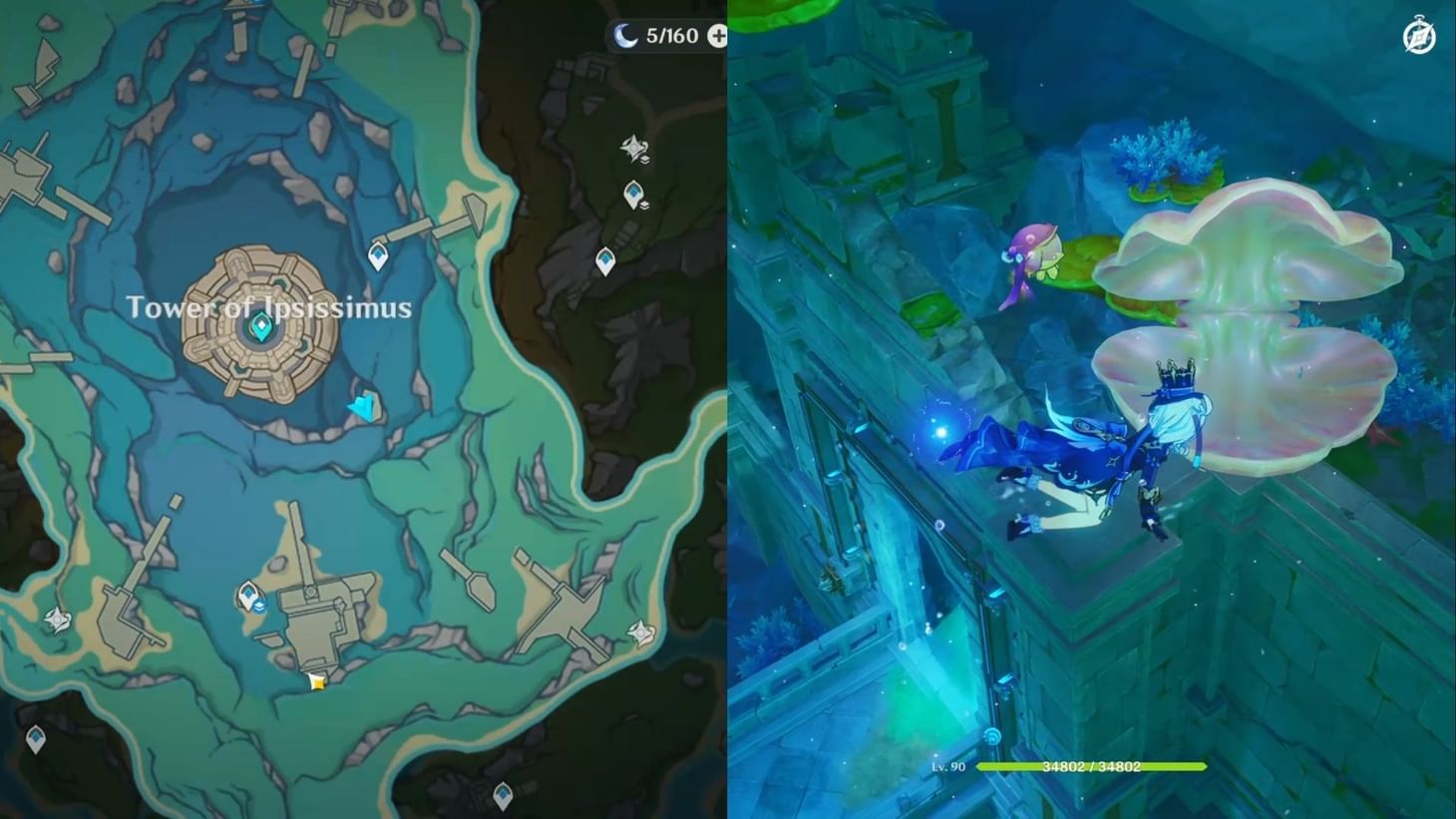The width and height of the screenshot is (1456, 819).
Task: Select the teleport waypoint near the southern ruin
Action: (x=247, y=594)
